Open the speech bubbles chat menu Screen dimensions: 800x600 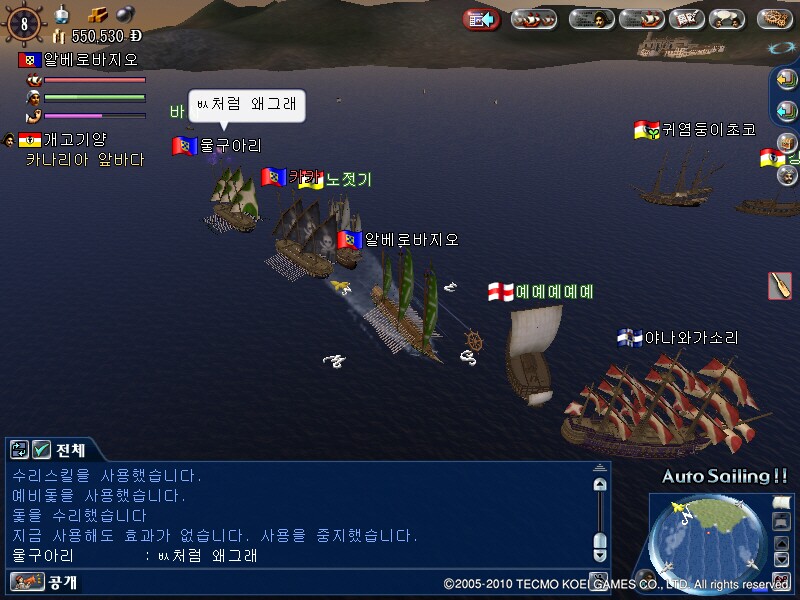tap(727, 19)
